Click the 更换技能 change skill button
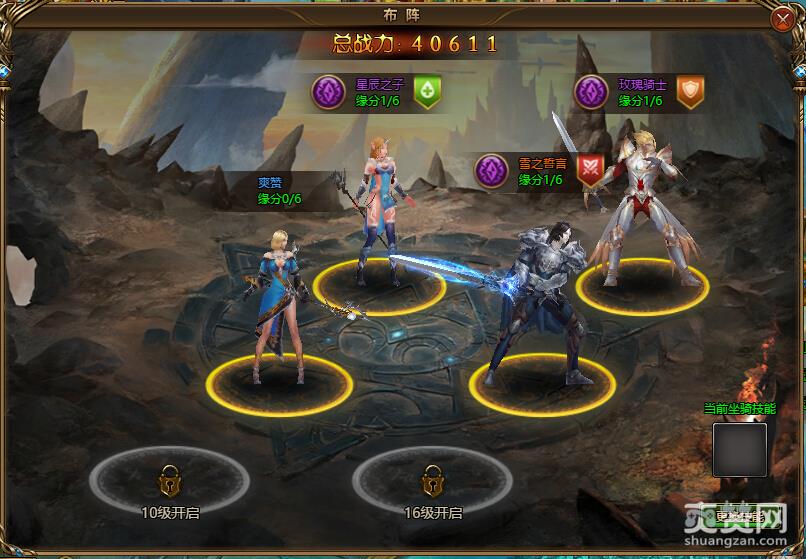Image resolution: width=806 pixels, height=559 pixels. coord(739,516)
